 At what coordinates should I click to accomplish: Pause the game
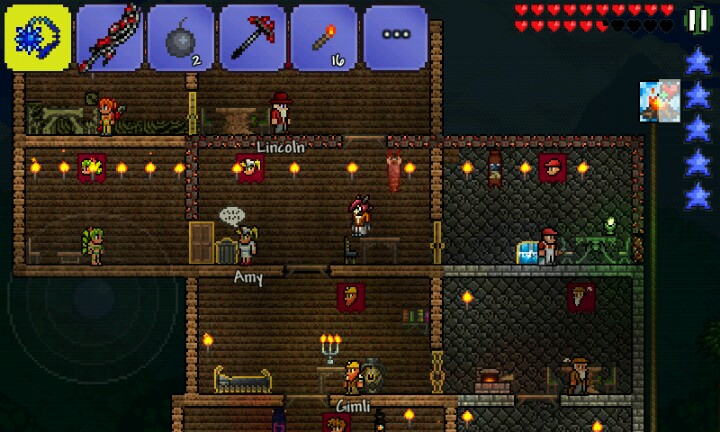(697, 20)
